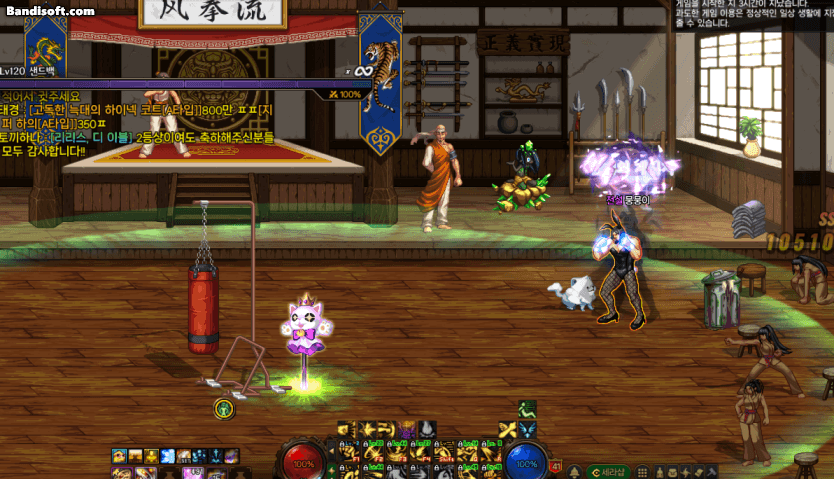Select the blue wings buff icon
This screenshot has width=834, height=479.
click(x=528, y=429)
